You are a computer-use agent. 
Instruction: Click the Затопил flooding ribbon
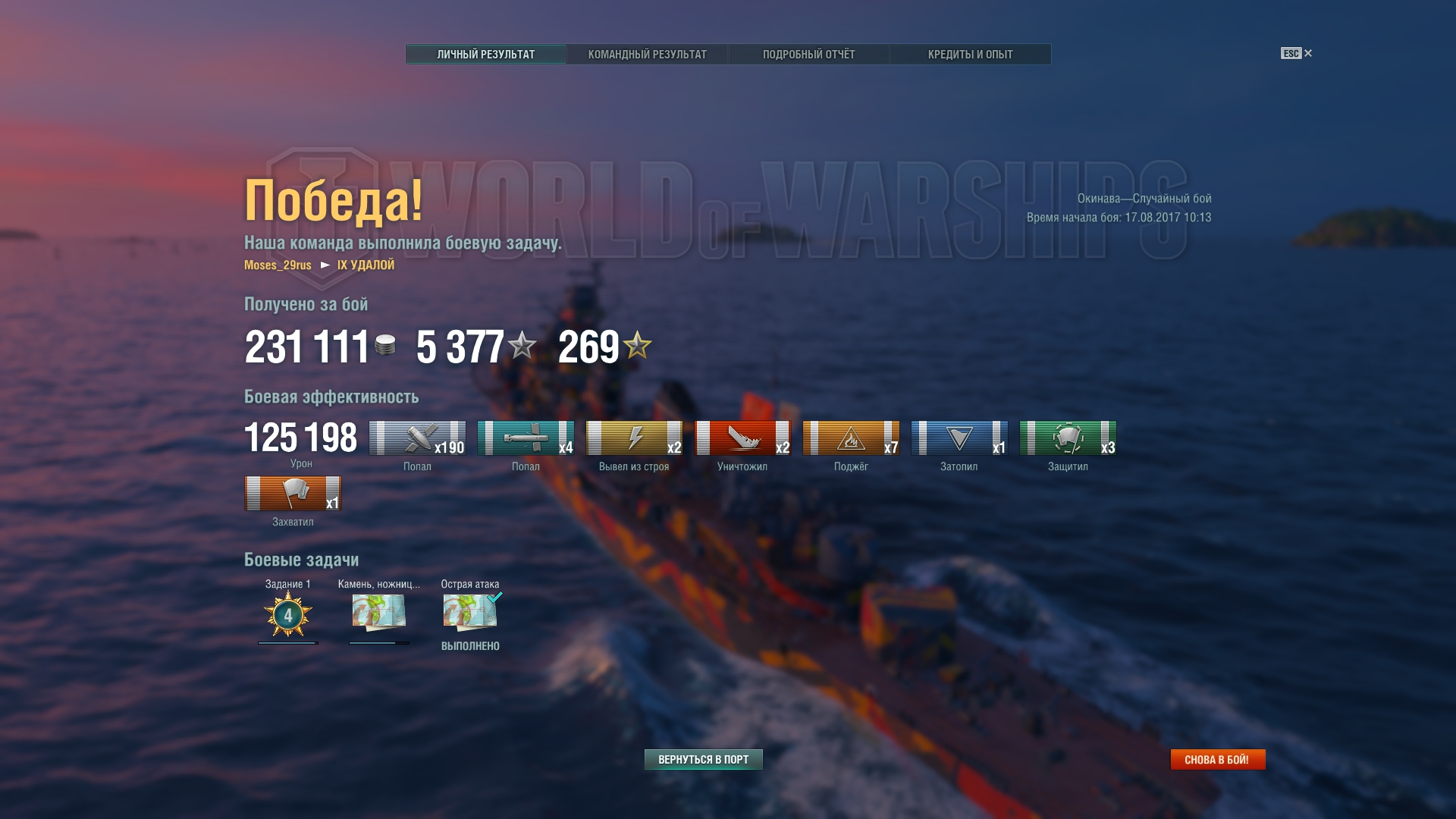[x=959, y=438]
